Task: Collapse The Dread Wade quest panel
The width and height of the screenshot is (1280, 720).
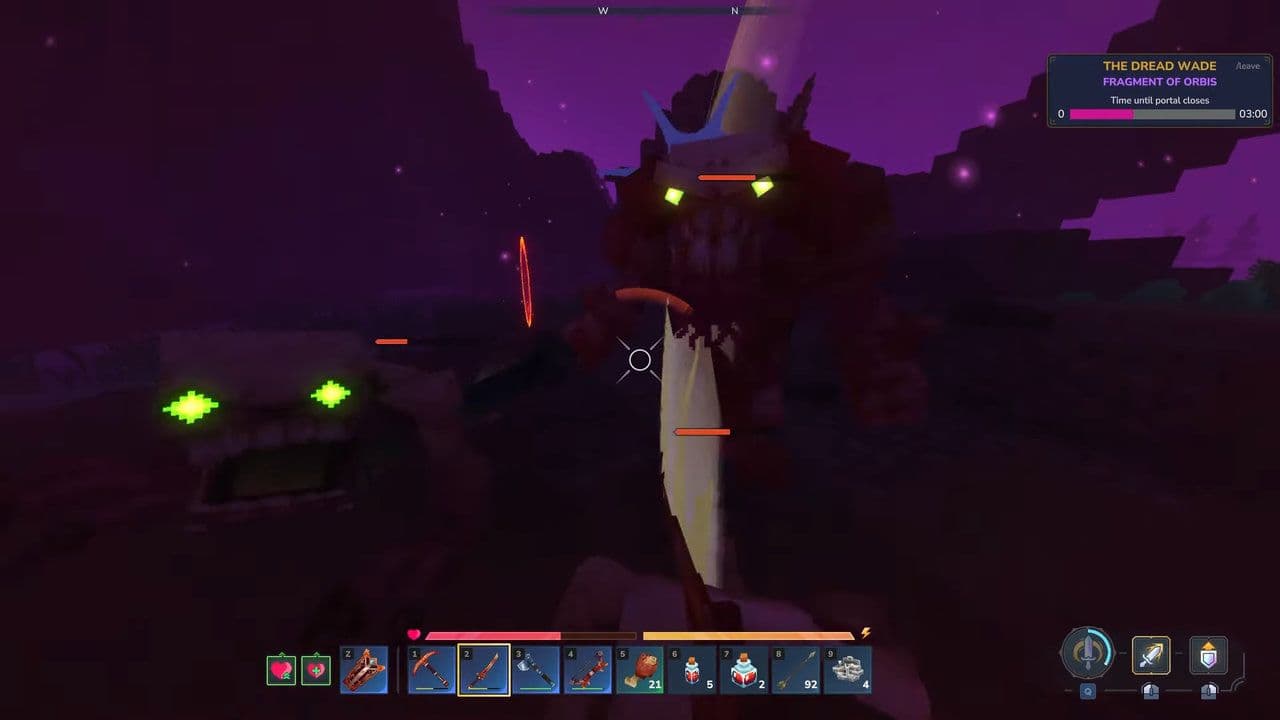Action: coord(1158,66)
